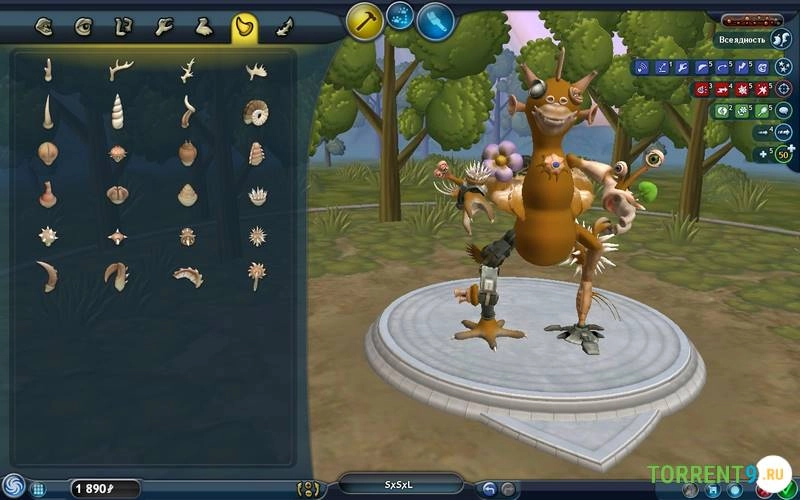
Task: Click the creature name field SxSxL
Action: [x=400, y=485]
